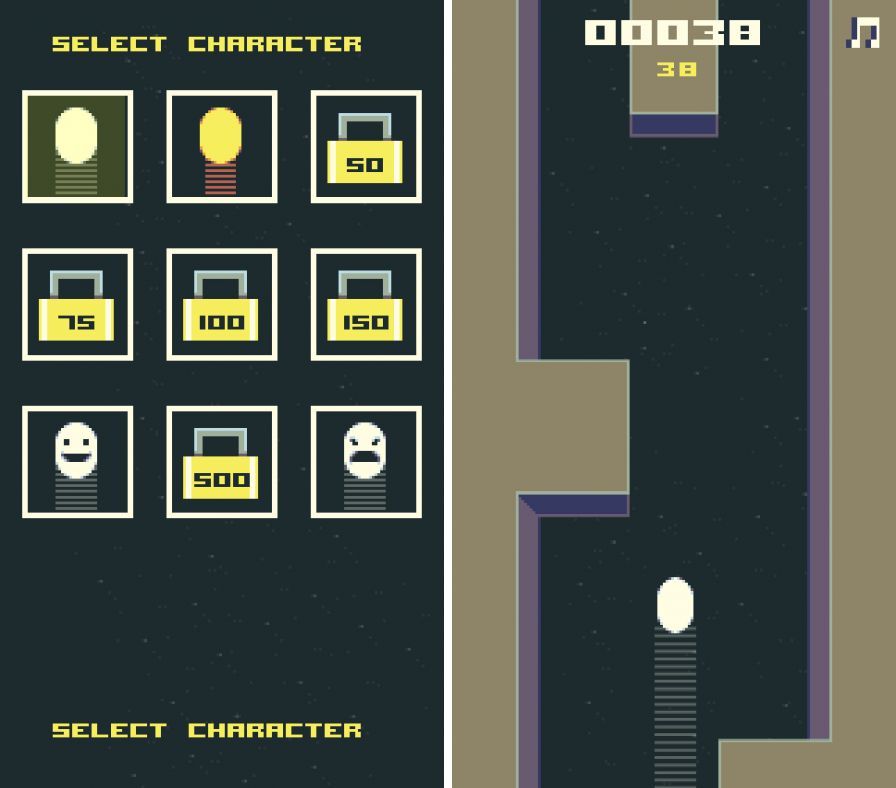This screenshot has height=788, width=896.
Task: Toggle the music note icon
Action: (862, 33)
